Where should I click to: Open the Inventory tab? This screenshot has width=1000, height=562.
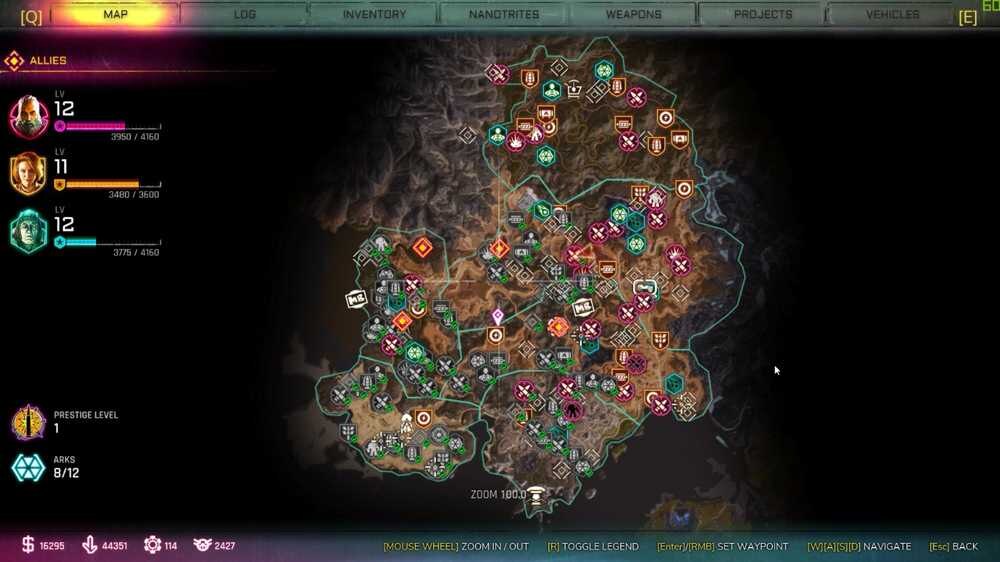click(374, 15)
